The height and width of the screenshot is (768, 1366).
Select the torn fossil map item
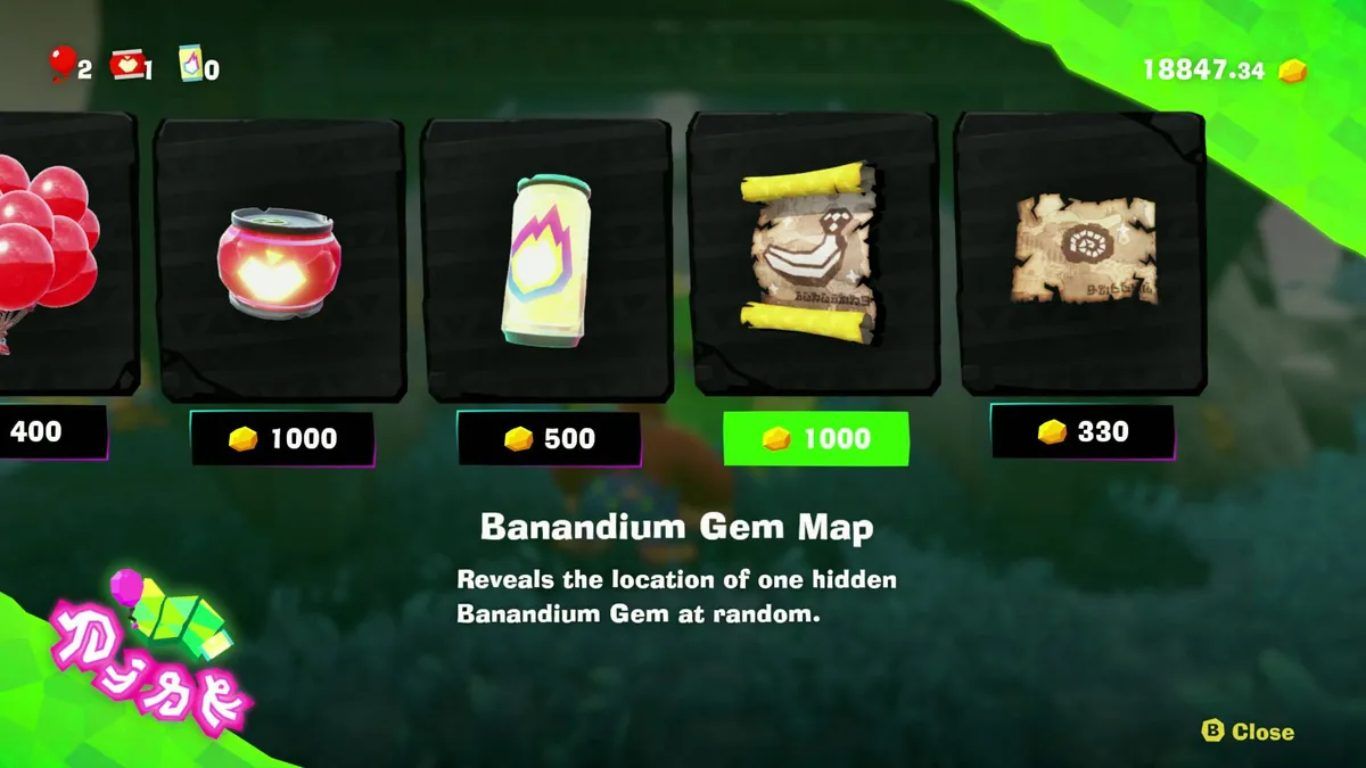click(1083, 250)
